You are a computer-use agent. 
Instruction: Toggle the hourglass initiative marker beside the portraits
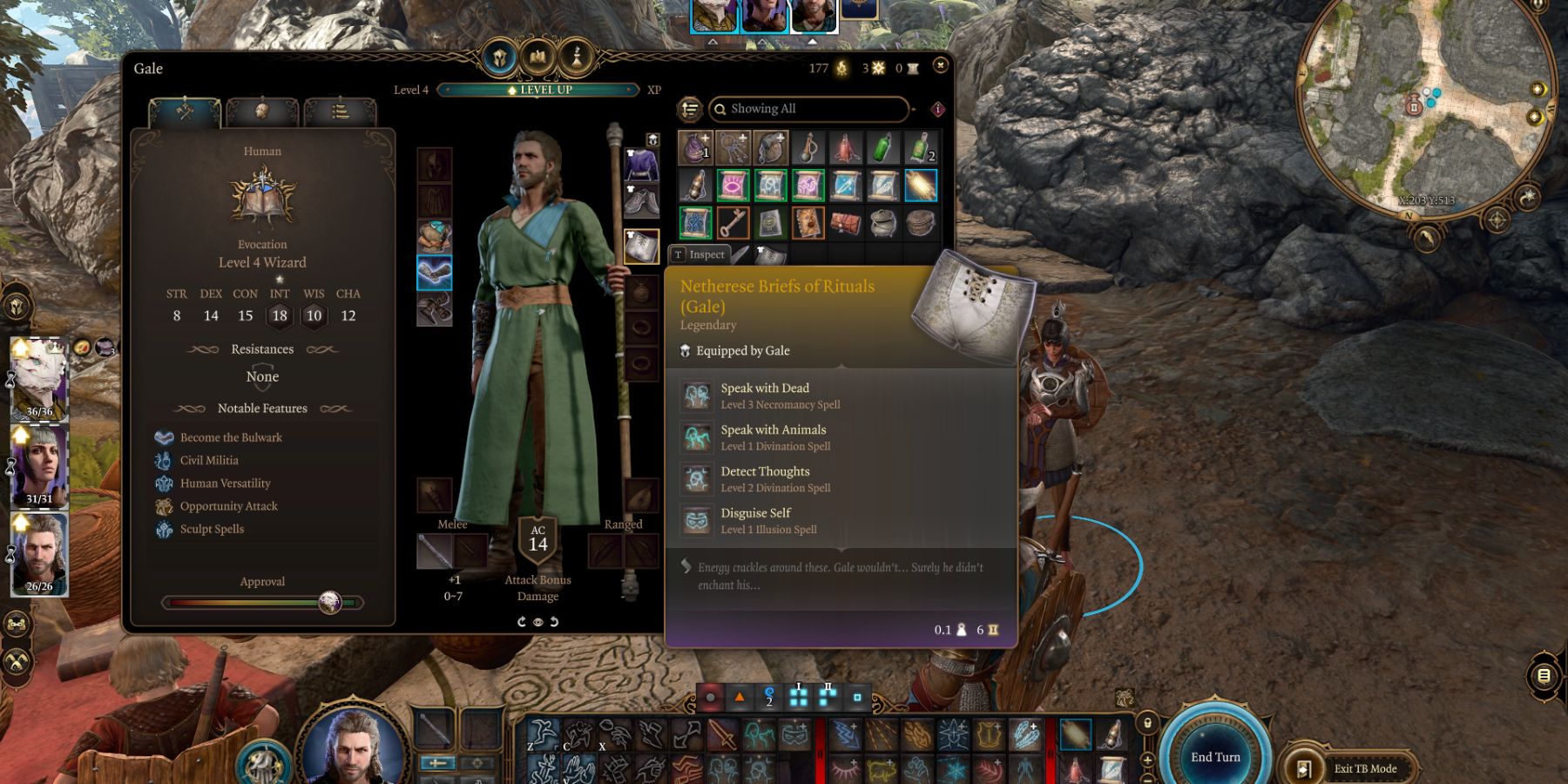point(8,378)
